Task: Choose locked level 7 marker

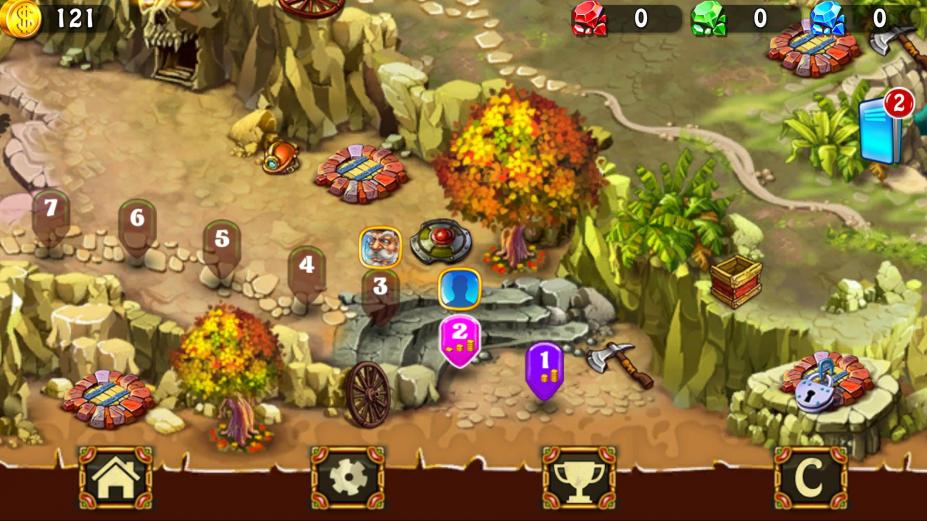Action: (x=50, y=212)
